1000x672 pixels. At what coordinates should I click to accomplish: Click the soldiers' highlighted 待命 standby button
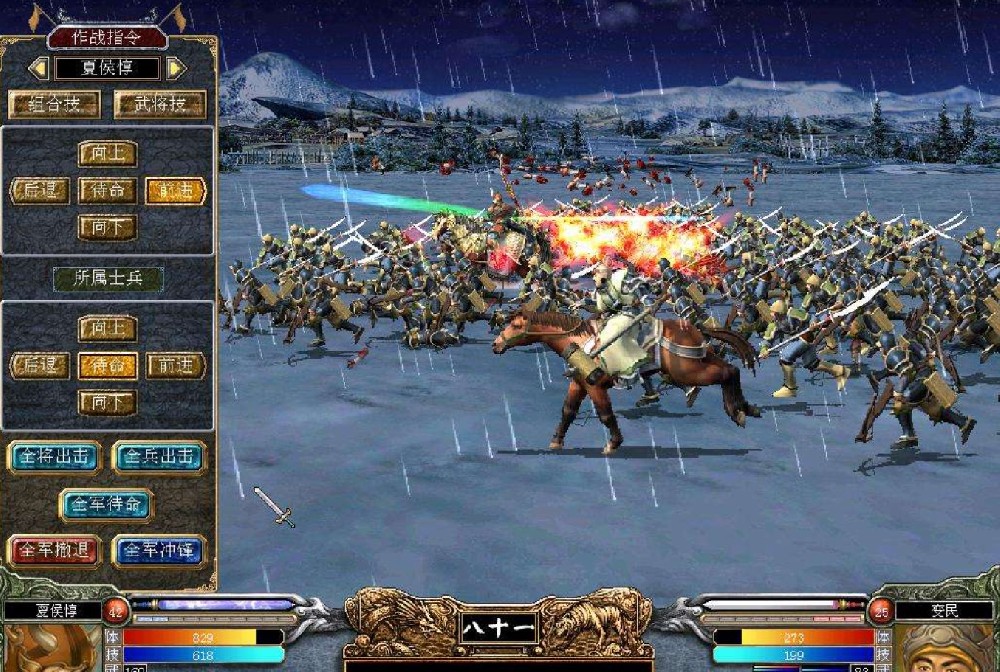[107, 366]
